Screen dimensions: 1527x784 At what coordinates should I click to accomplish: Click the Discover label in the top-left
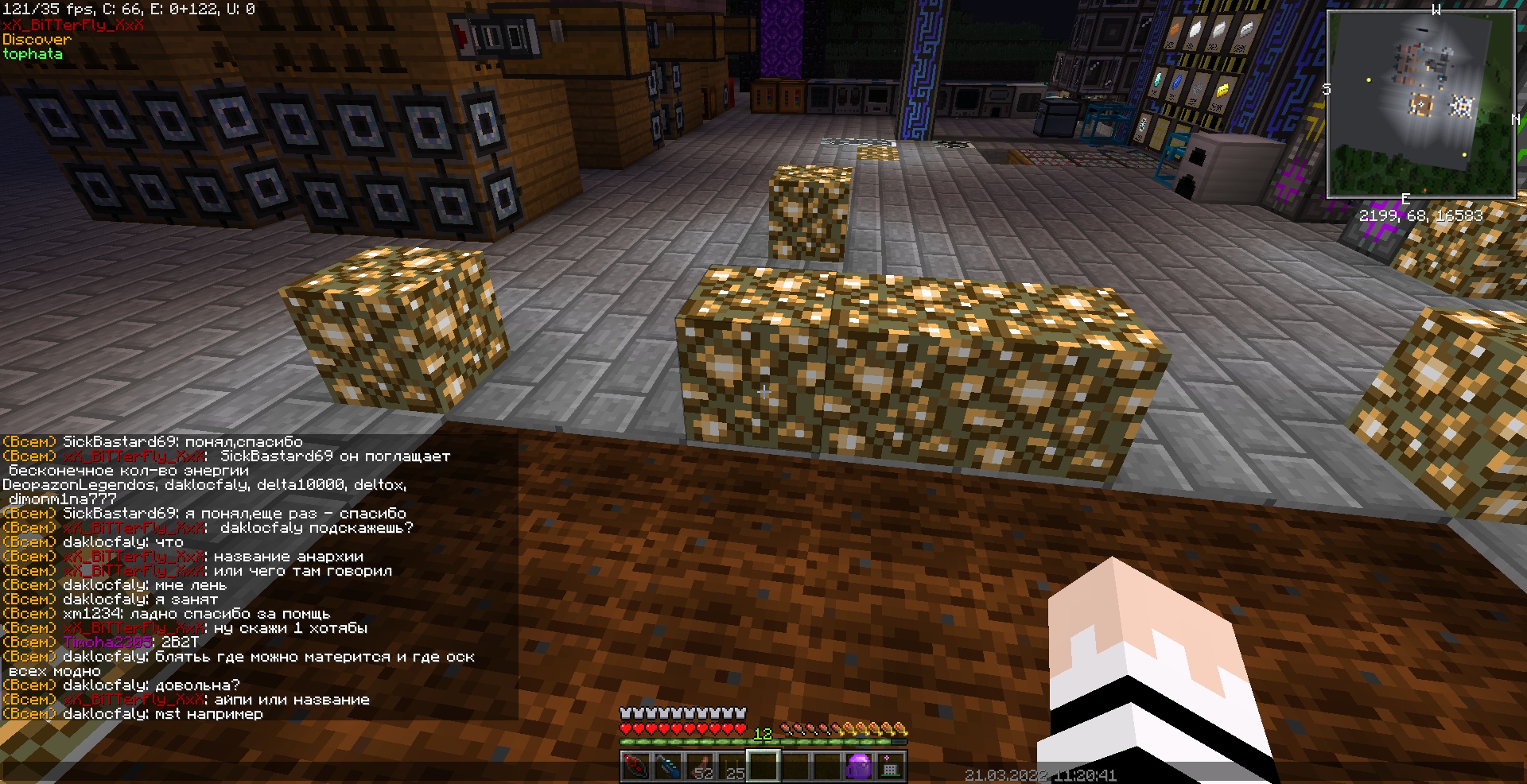[x=36, y=39]
